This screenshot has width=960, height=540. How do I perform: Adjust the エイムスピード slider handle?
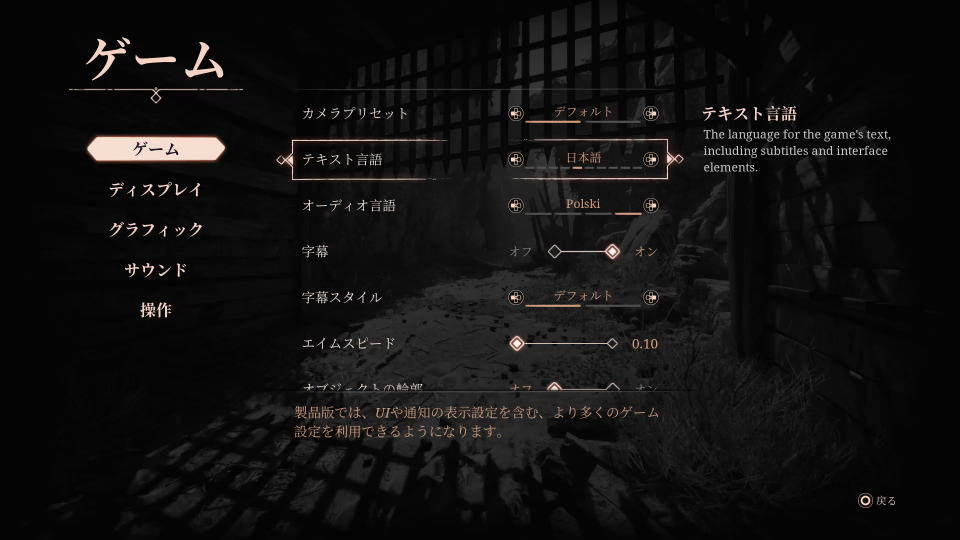point(517,344)
